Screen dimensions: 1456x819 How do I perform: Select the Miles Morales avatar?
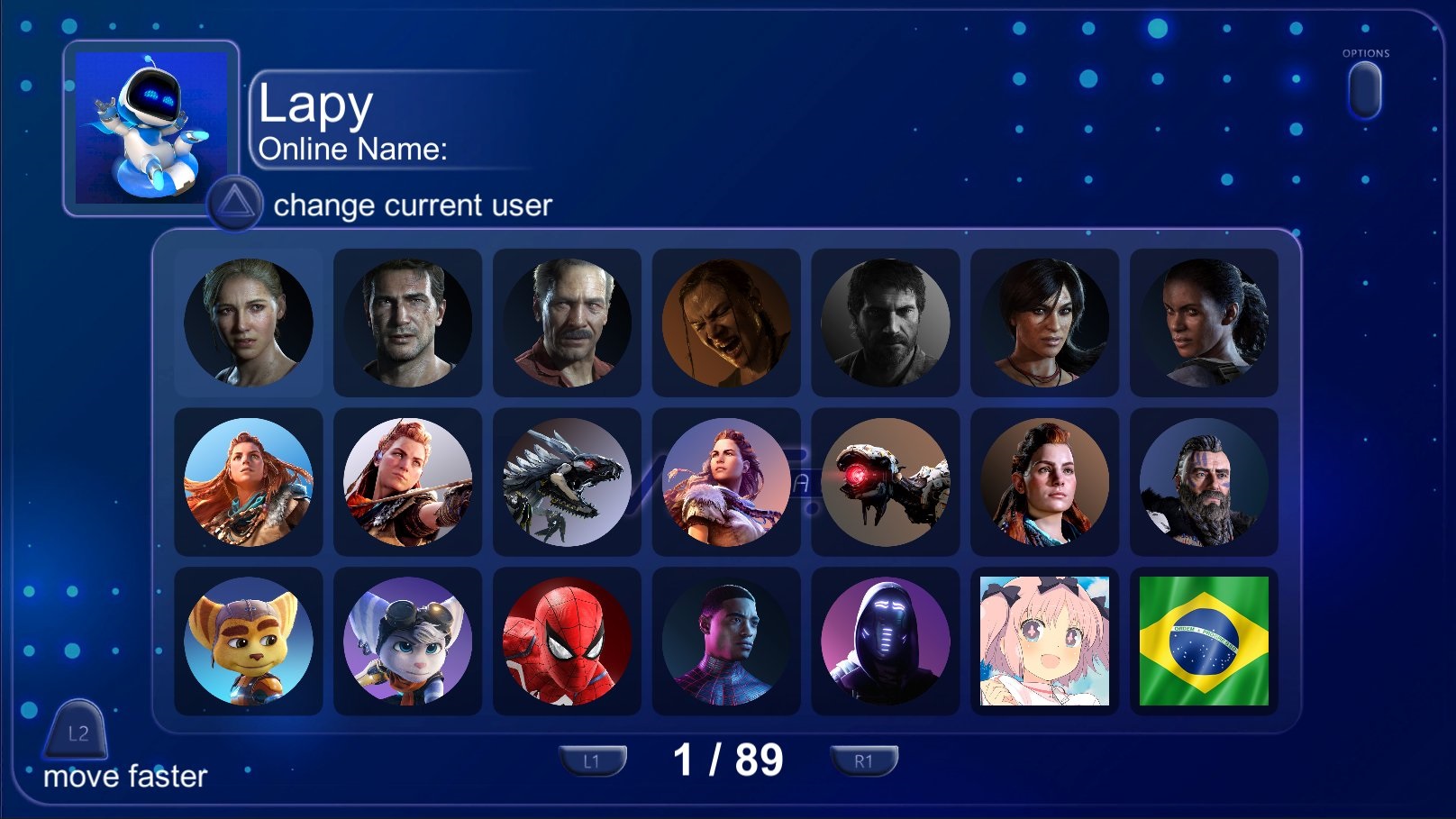[x=726, y=642]
